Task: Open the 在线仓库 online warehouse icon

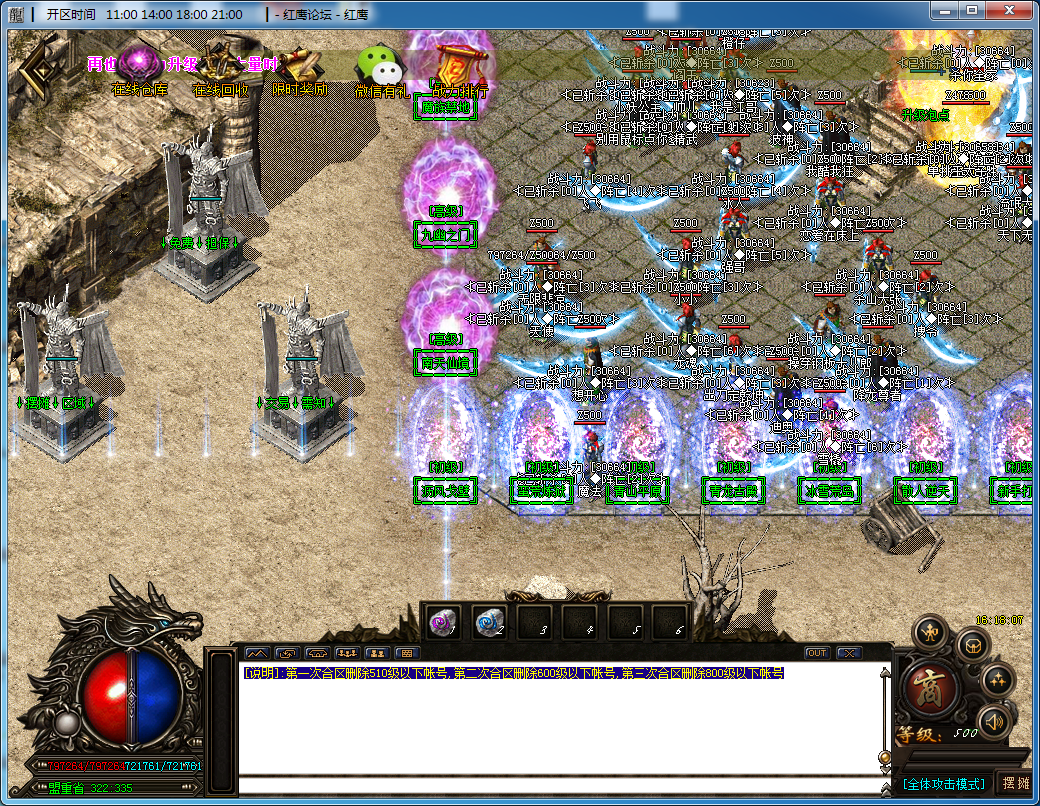Action: coord(139,66)
